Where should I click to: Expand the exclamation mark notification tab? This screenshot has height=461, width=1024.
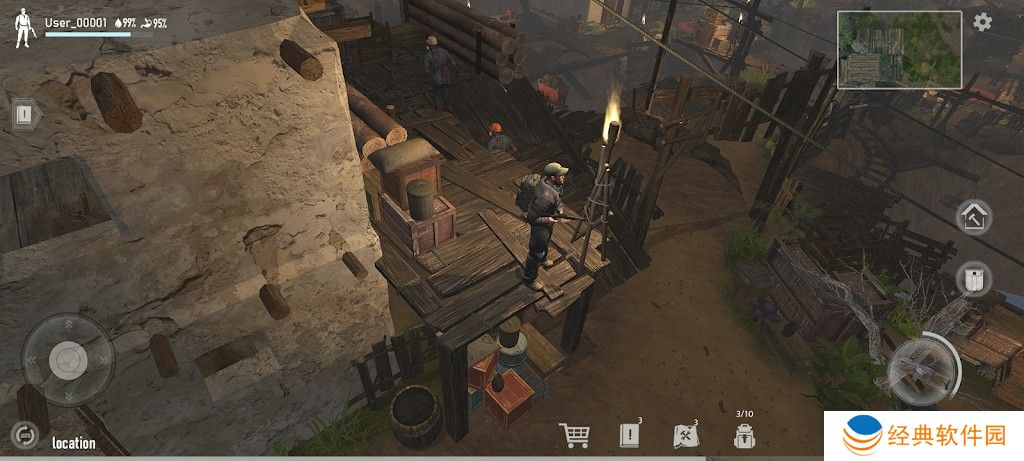(26, 114)
